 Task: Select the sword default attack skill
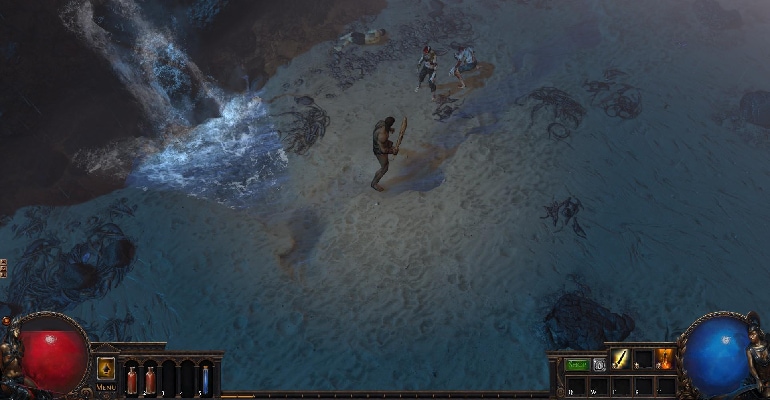(621, 359)
